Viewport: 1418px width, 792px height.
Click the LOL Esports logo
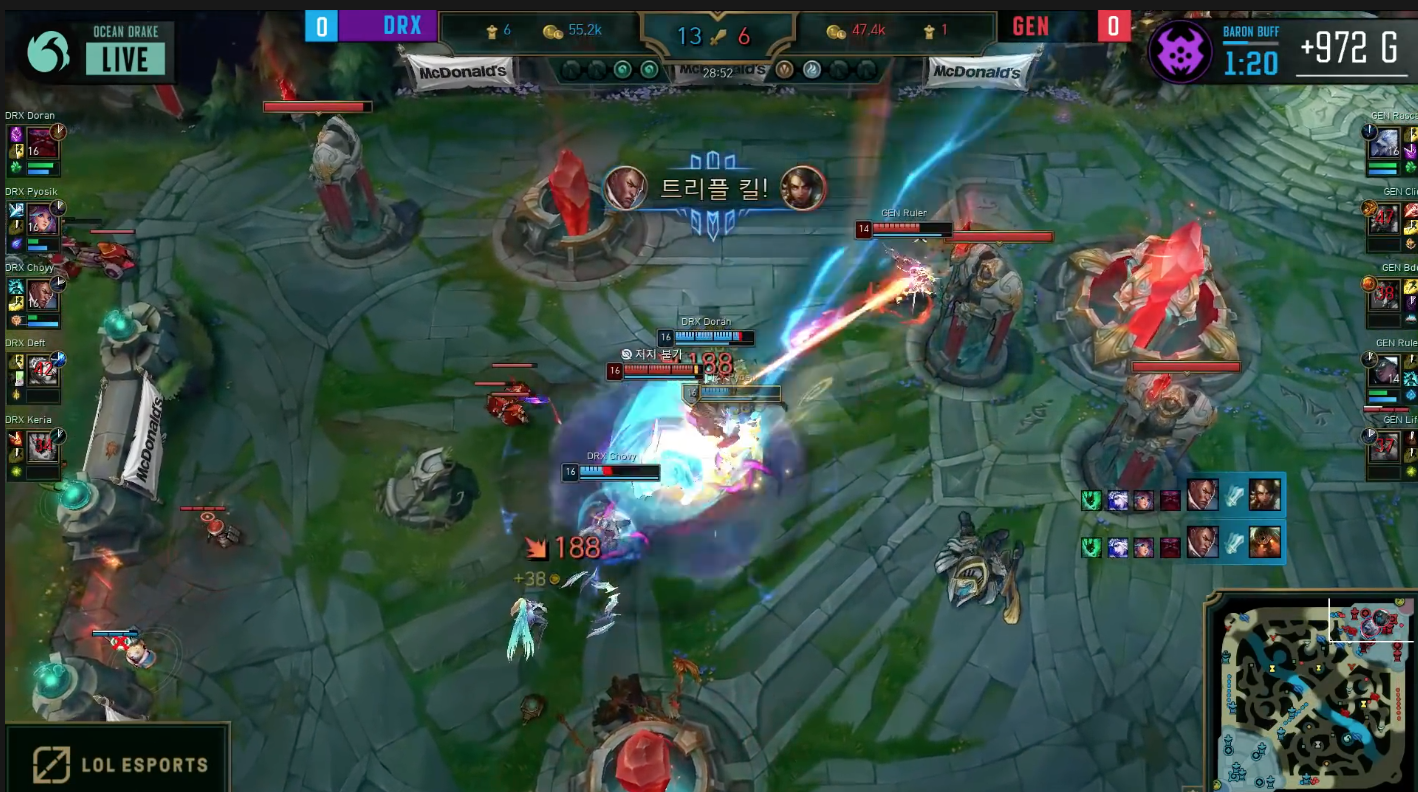pos(117,765)
